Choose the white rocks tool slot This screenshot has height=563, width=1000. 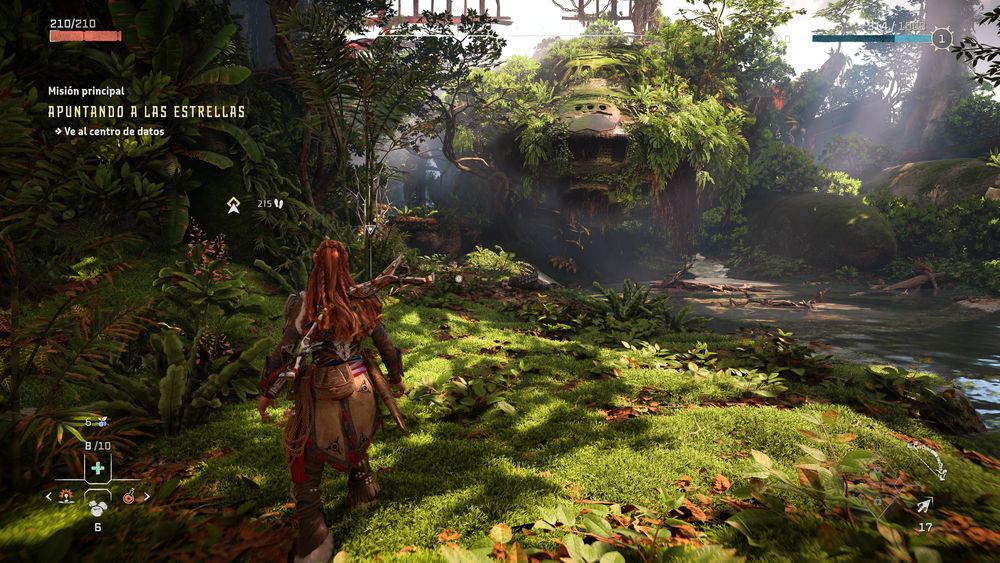point(98,507)
